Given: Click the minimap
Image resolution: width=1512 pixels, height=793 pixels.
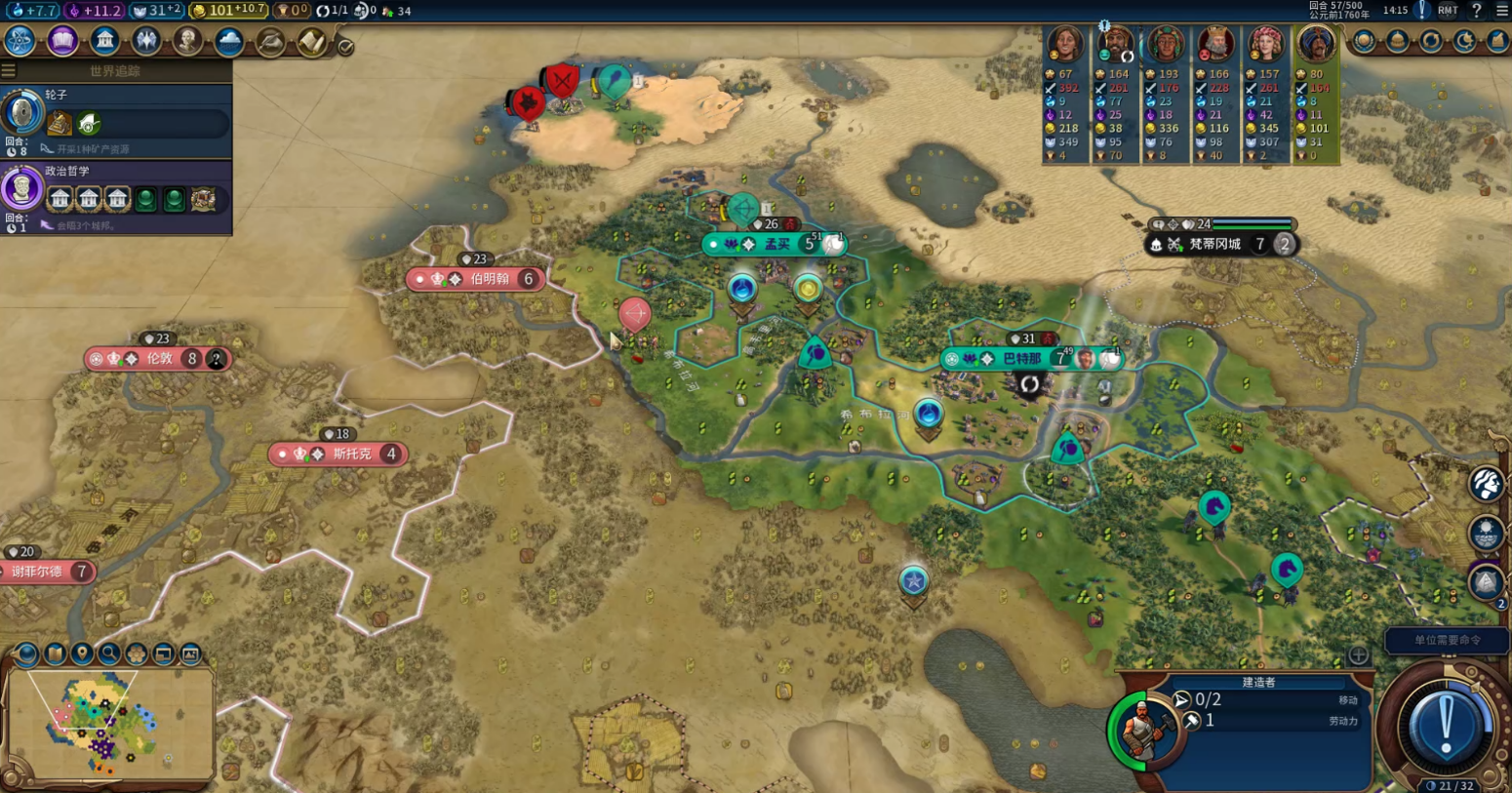Looking at the screenshot, I should coord(109,723).
